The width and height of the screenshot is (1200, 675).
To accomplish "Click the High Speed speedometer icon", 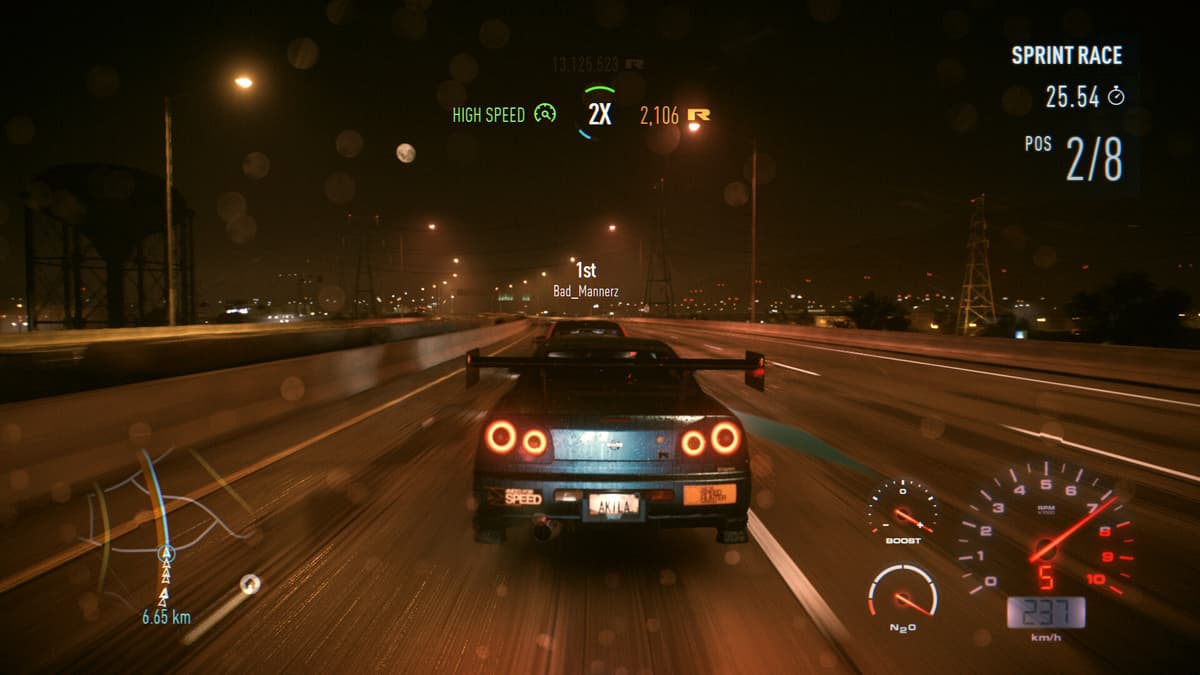I will (x=545, y=114).
